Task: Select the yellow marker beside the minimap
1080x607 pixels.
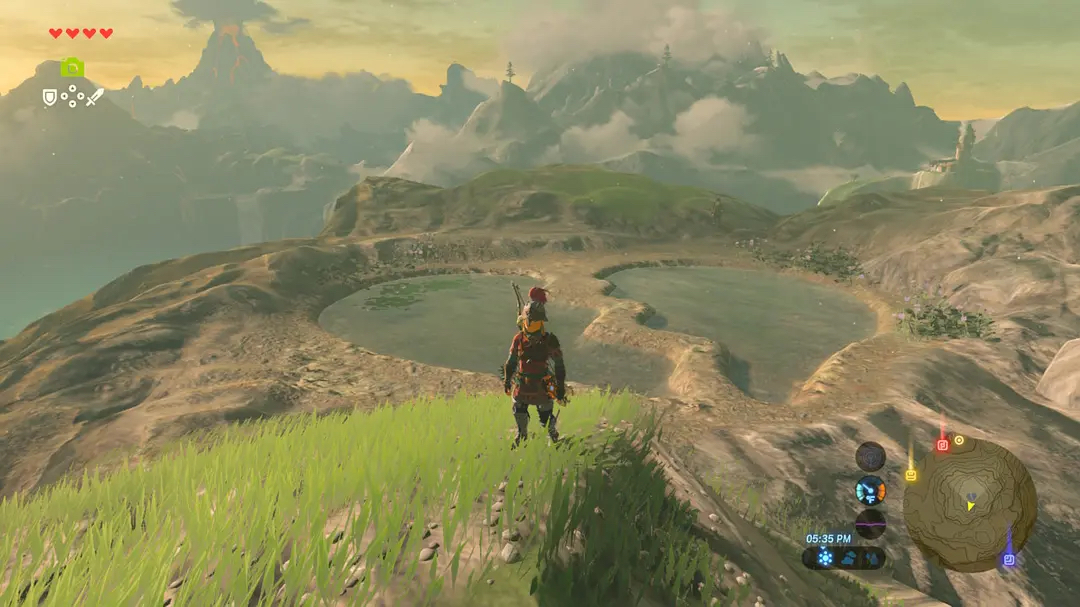Action: (x=910, y=475)
